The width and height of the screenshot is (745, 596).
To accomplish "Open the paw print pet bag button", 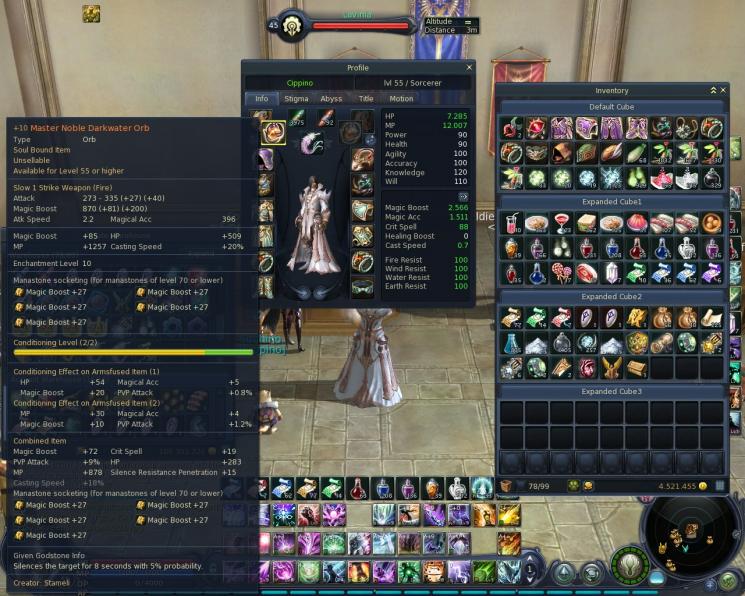I will tap(573, 486).
